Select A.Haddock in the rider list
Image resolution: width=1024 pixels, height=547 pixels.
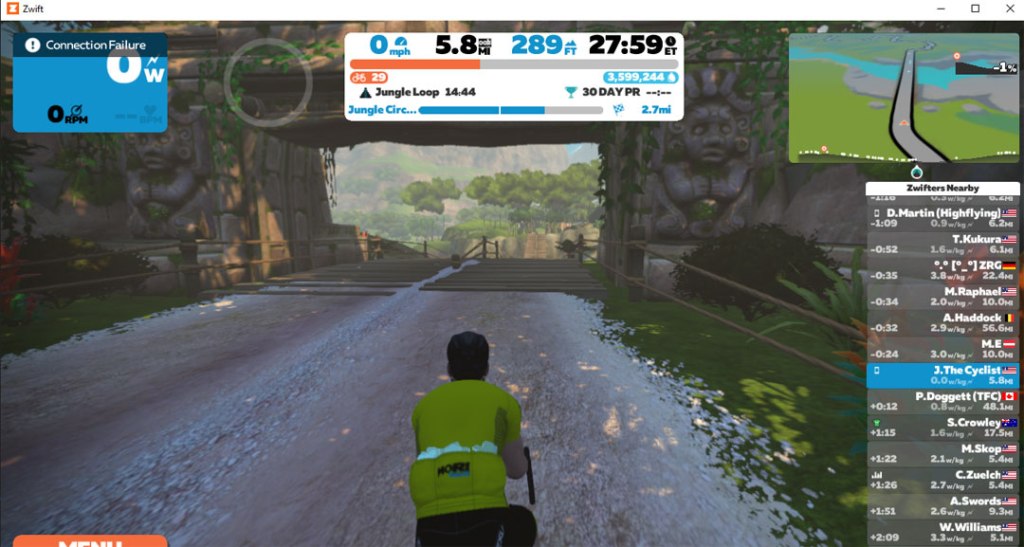[943, 322]
